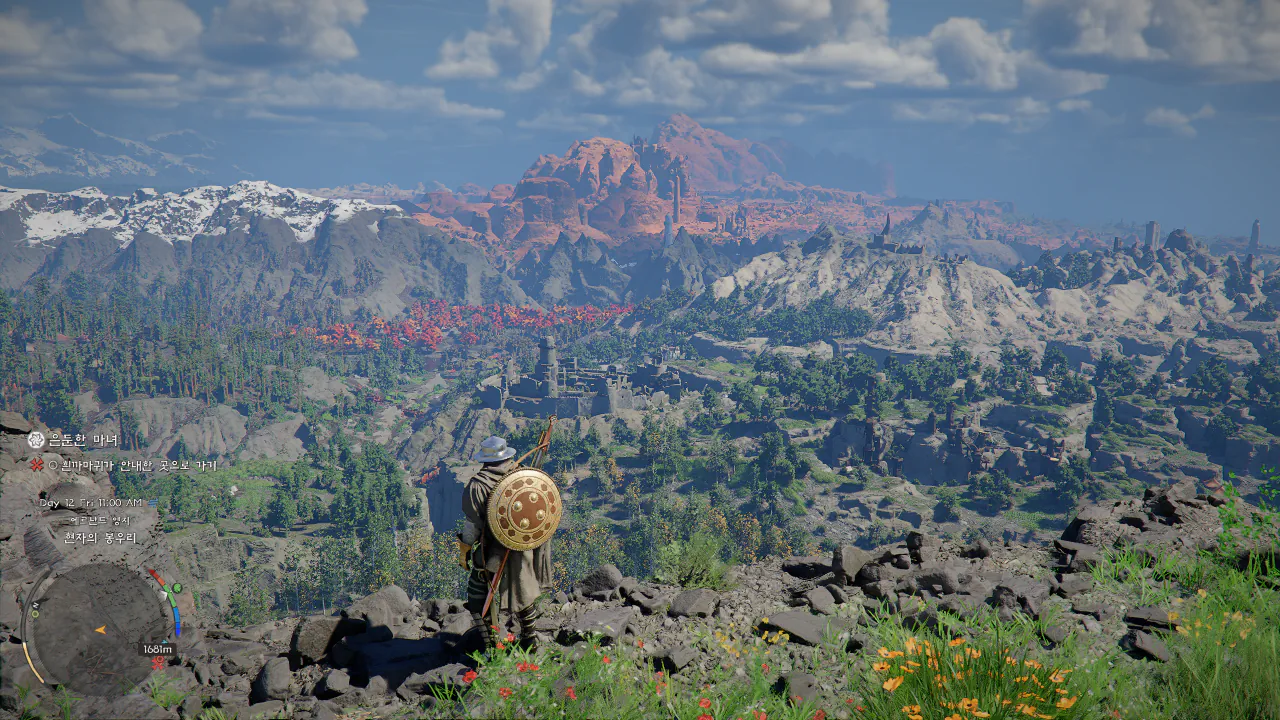Click the red quest marker on the minimap edge
Image resolution: width=1280 pixels, height=720 pixels.
[x=157, y=661]
